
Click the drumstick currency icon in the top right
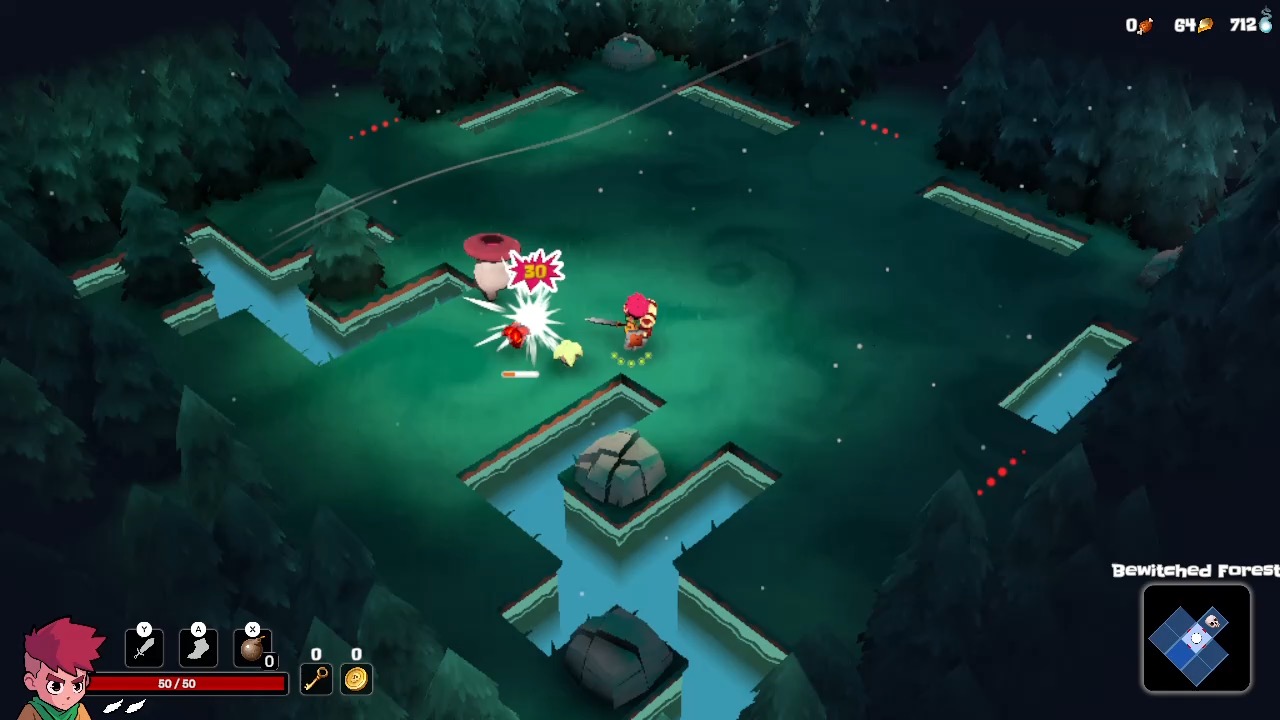[x=1146, y=25]
